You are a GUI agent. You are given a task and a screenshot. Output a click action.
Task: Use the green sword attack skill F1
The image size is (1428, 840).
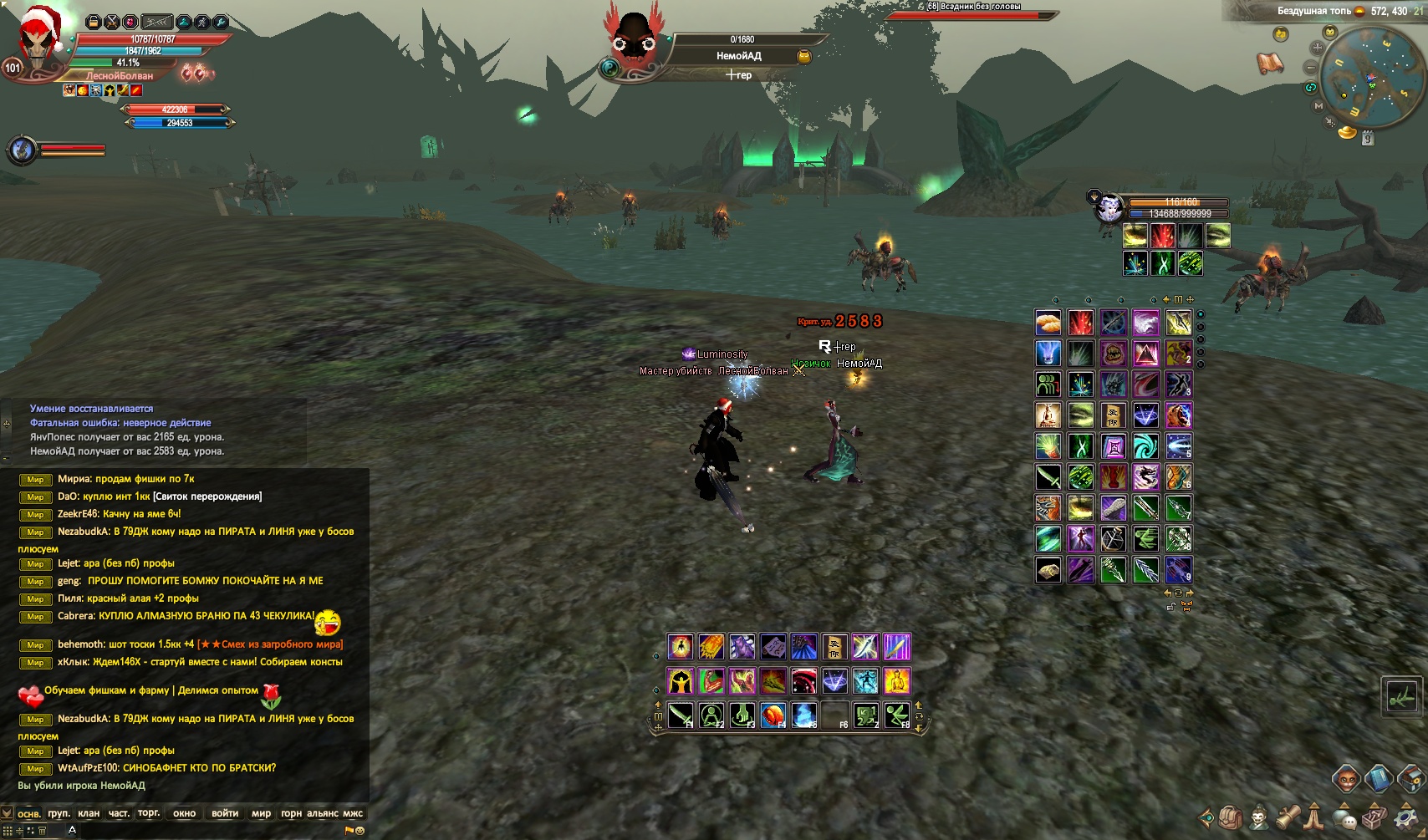click(x=681, y=715)
